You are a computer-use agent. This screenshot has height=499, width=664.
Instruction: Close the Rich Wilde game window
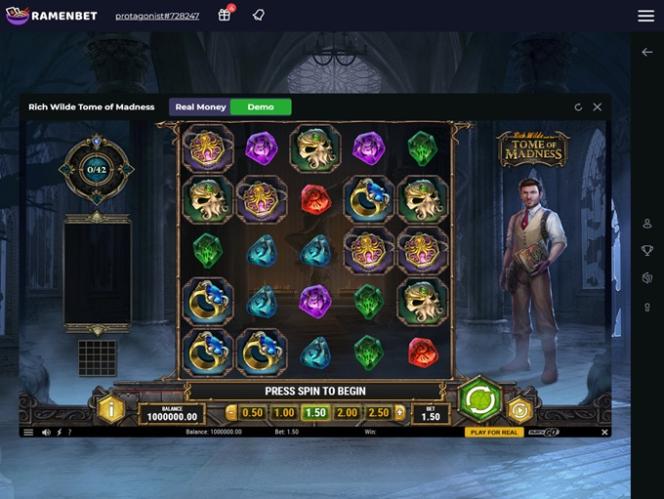coord(597,107)
